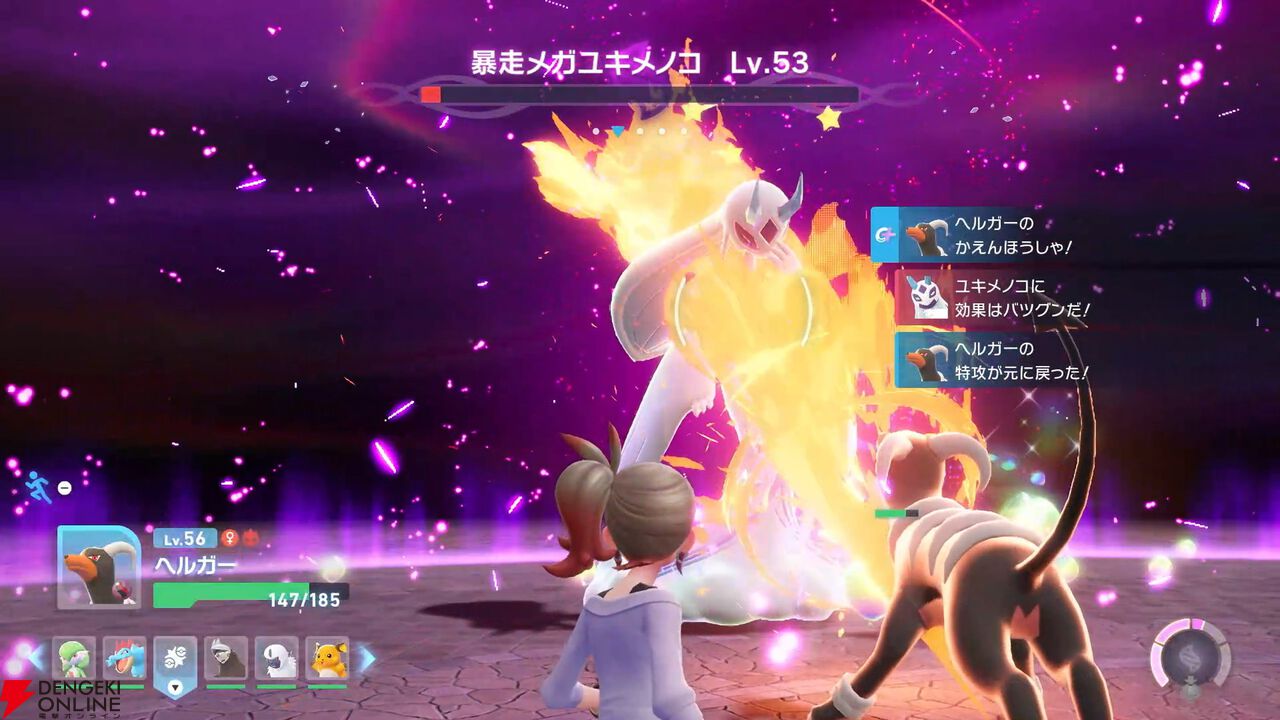Choose the grey-hooded dark Pokémon party slot

pyautogui.click(x=226, y=658)
